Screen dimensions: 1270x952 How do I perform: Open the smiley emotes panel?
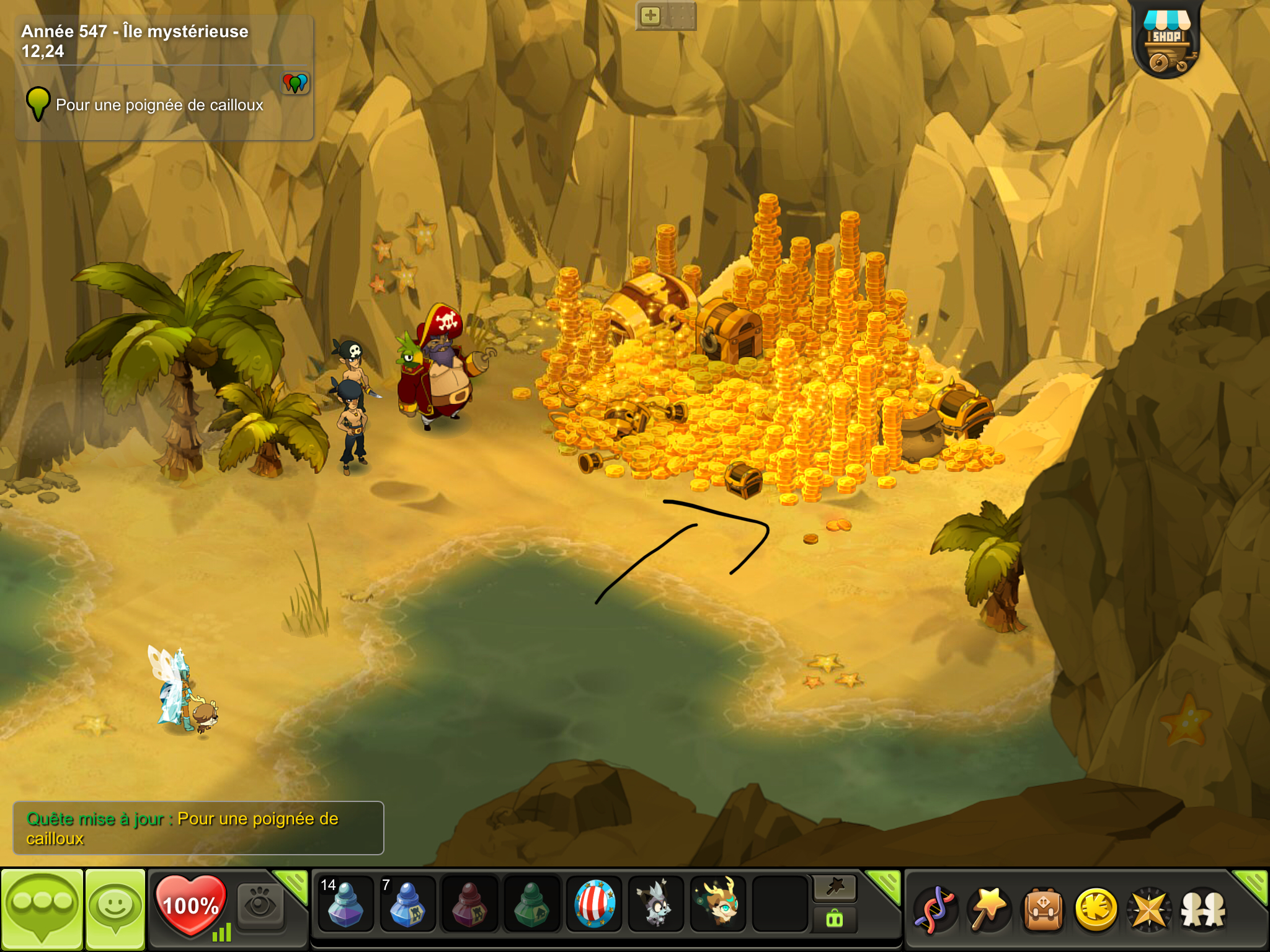pyautogui.click(x=115, y=907)
